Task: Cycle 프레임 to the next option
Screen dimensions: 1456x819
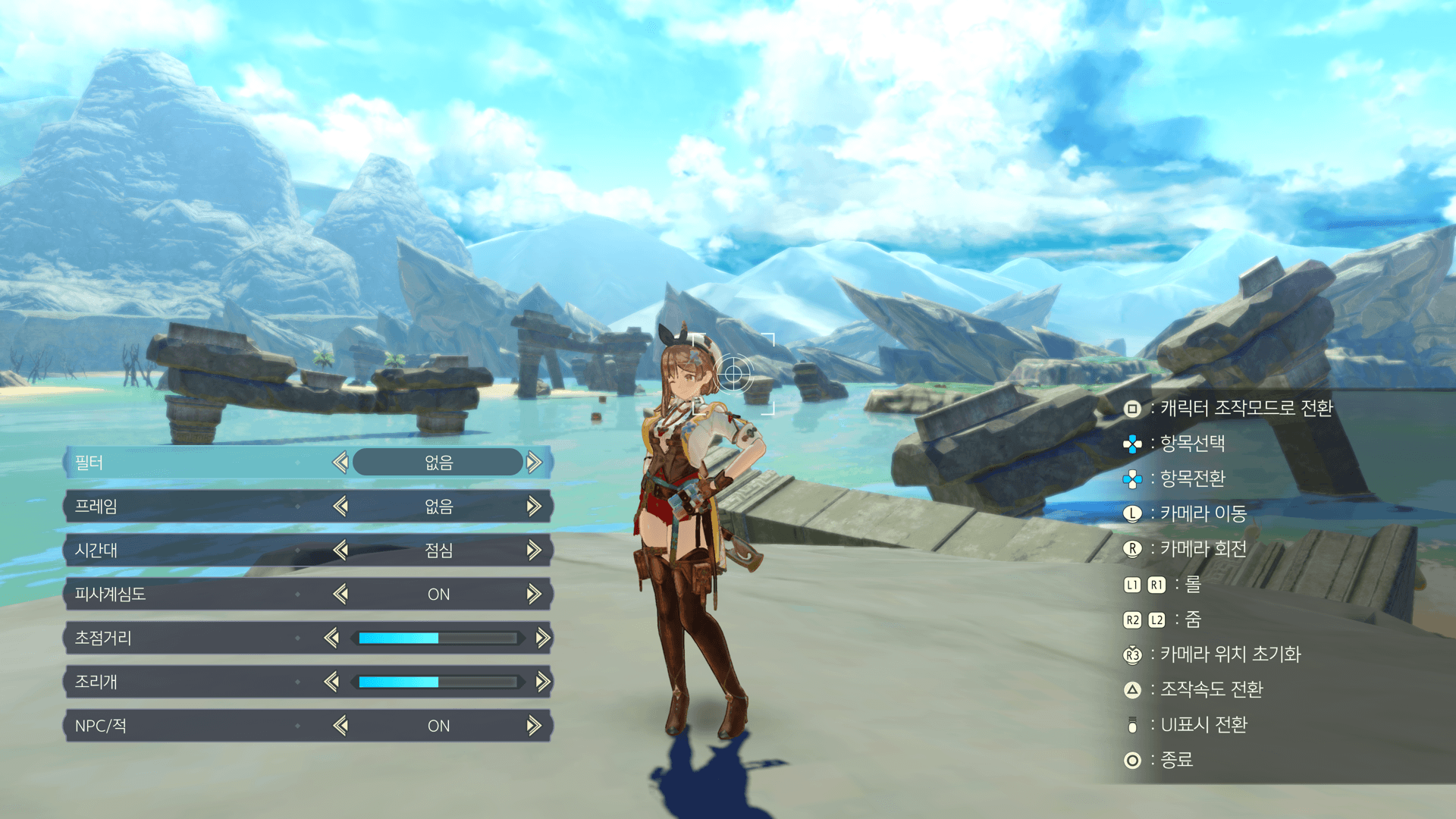Action: click(535, 506)
